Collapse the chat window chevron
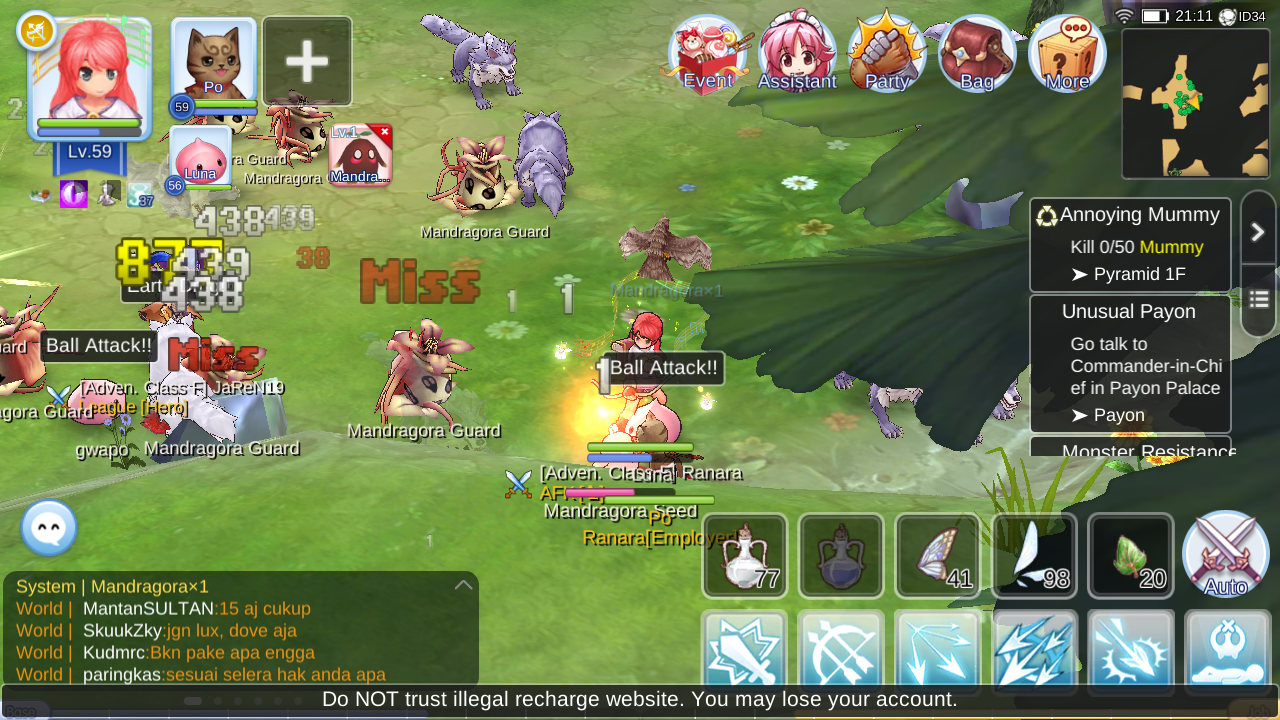1280x720 pixels. point(463,585)
